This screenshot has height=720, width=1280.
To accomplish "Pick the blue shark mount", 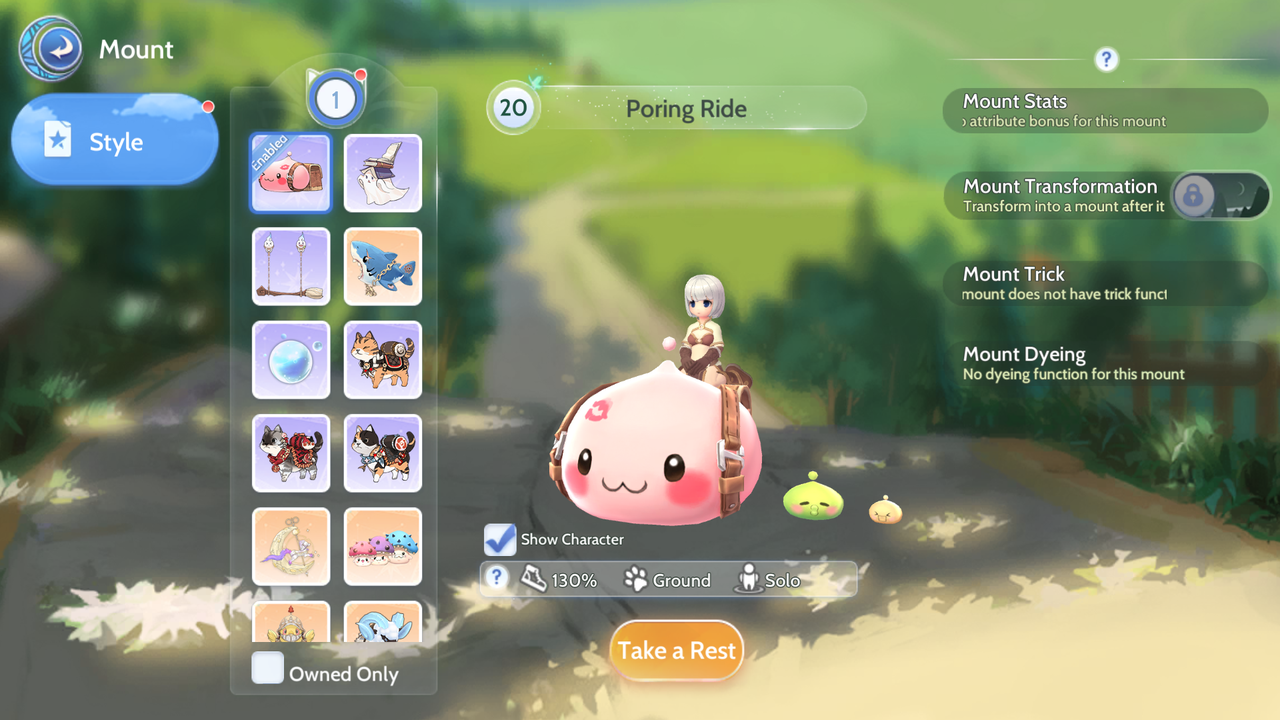I will 383,266.
